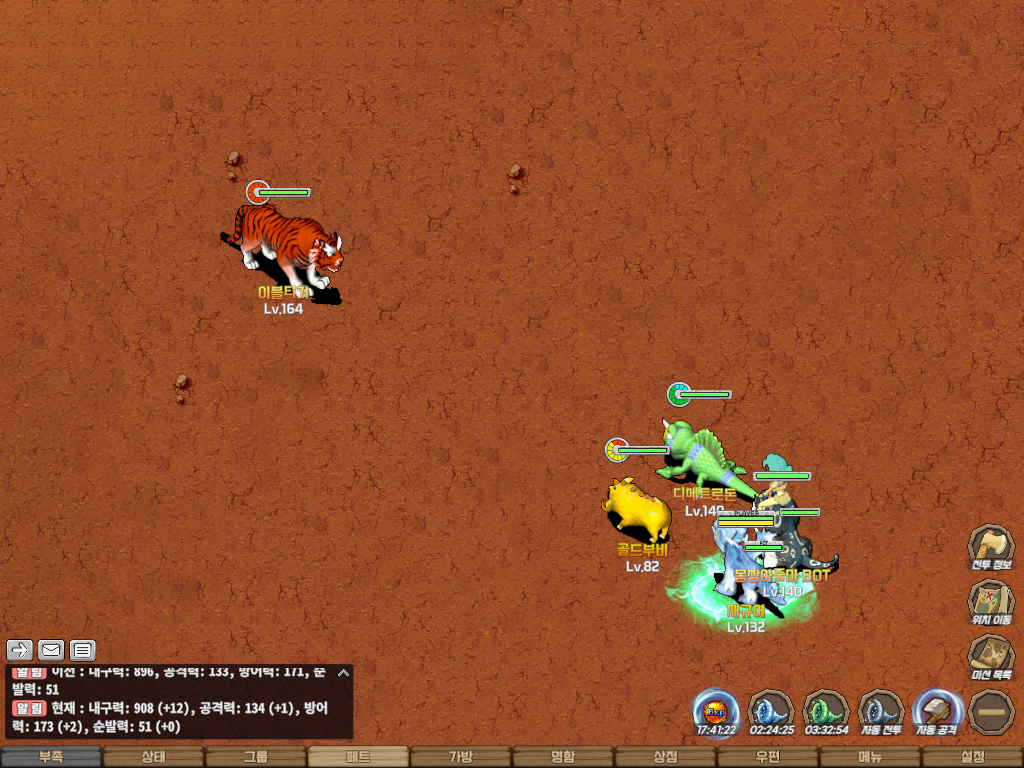
Task: Open the 부족 (tribe) tab
Action: click(x=51, y=757)
